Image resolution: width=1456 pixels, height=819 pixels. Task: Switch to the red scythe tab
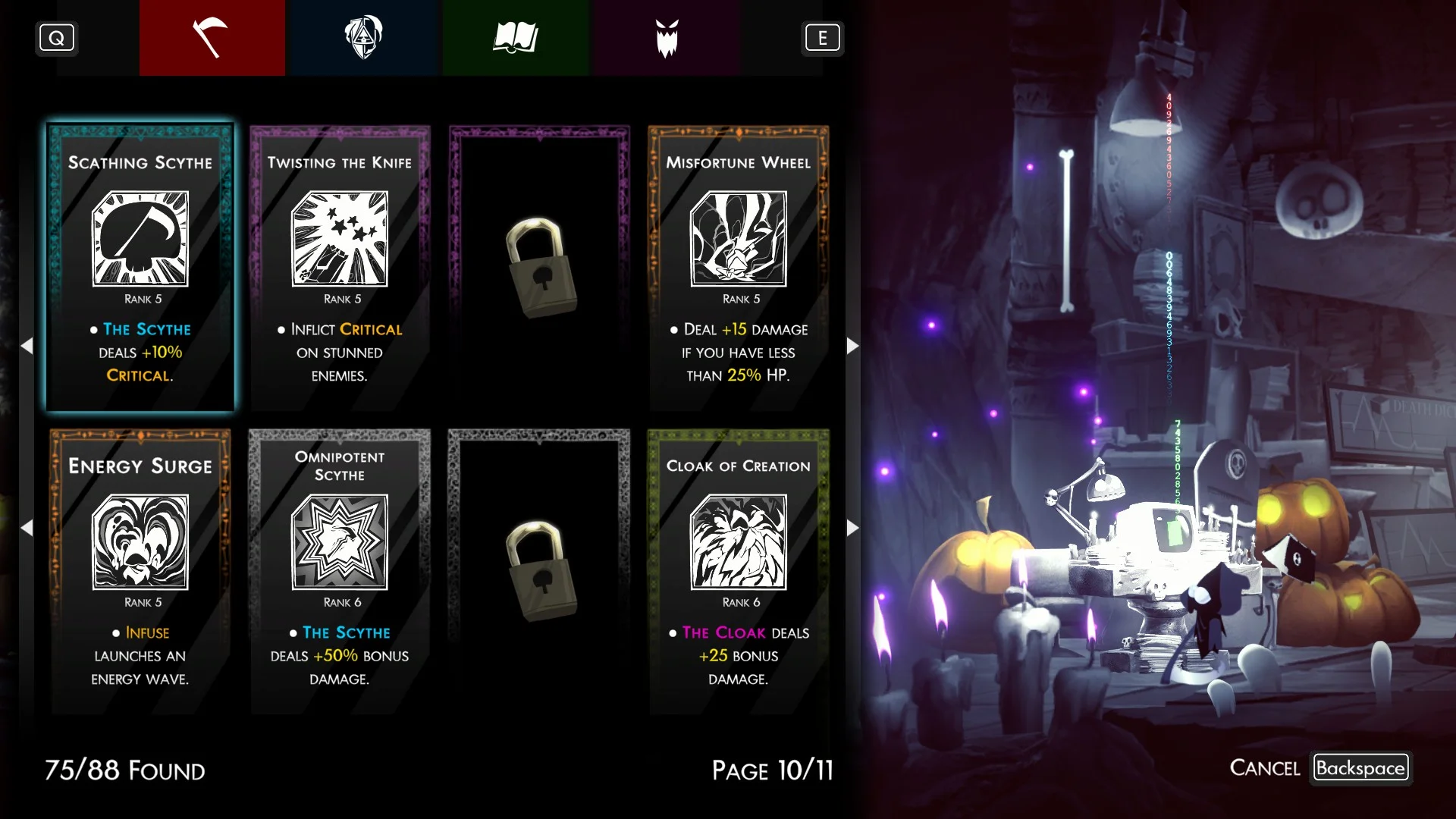[212, 38]
